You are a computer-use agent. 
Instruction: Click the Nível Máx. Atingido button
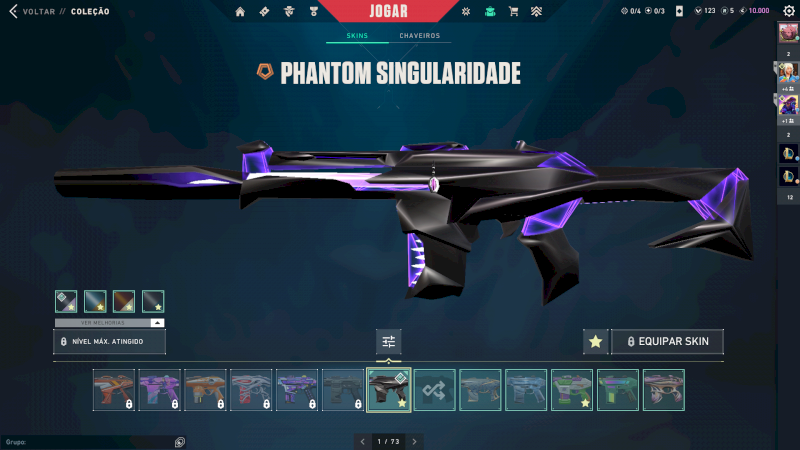[110, 342]
